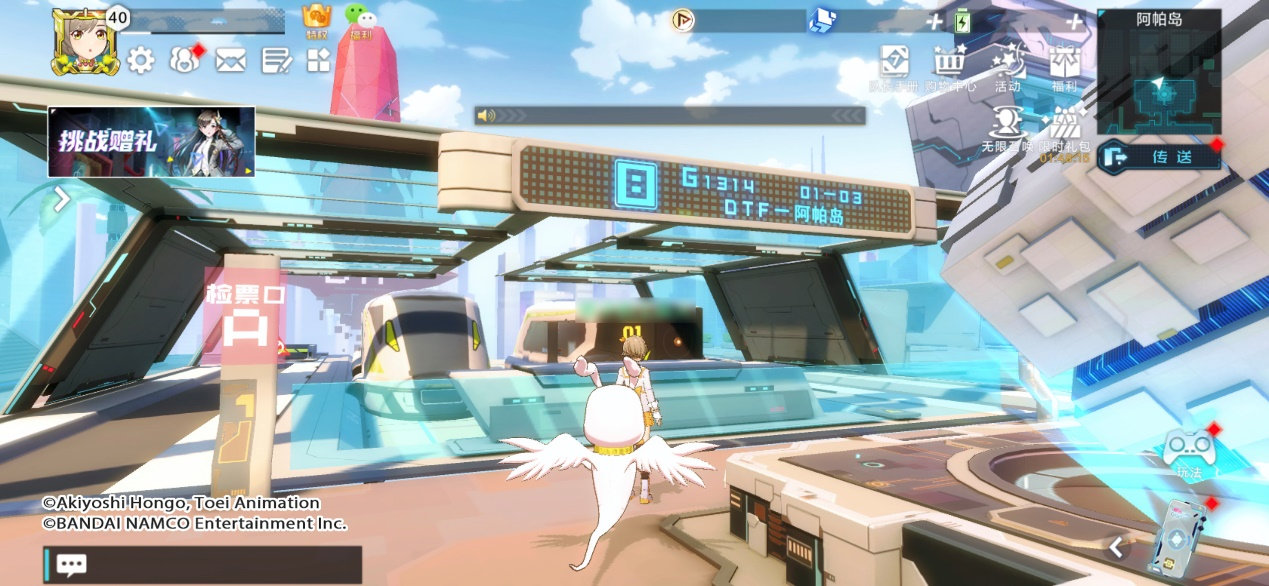Add blue cube currency with the plus
The width and height of the screenshot is (1269, 586).
(934, 22)
